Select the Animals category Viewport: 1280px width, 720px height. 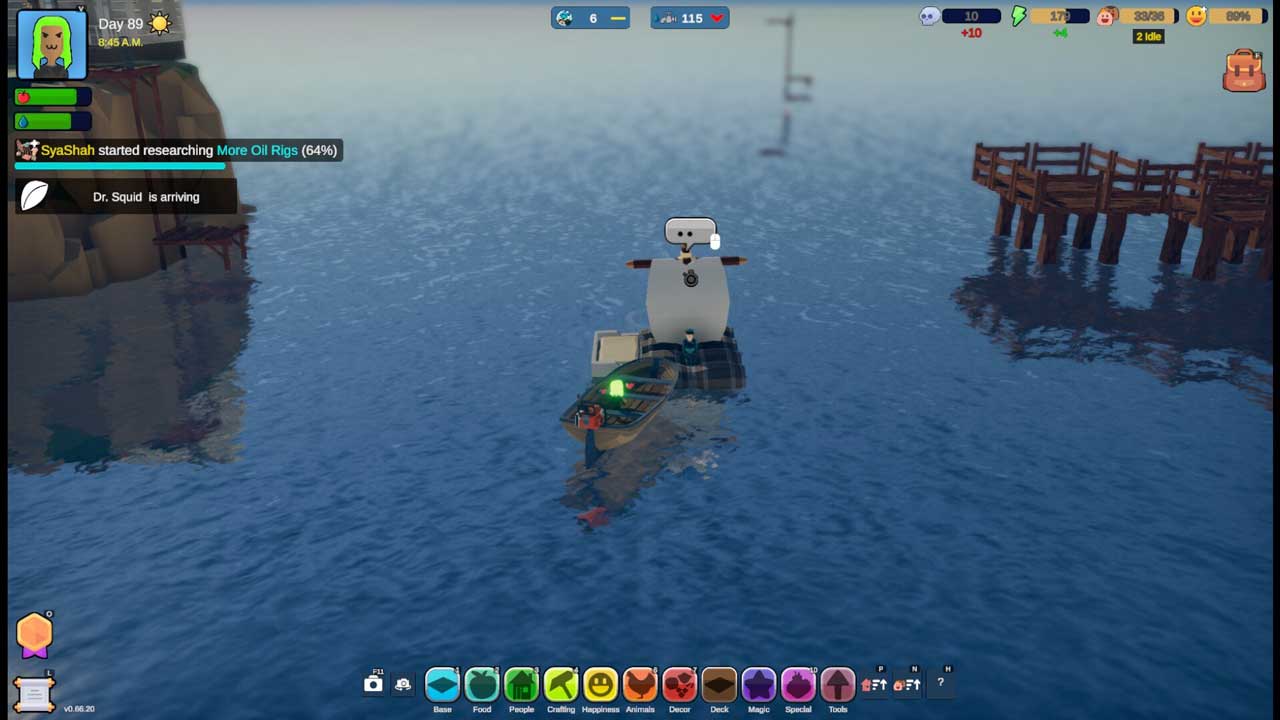pos(640,685)
